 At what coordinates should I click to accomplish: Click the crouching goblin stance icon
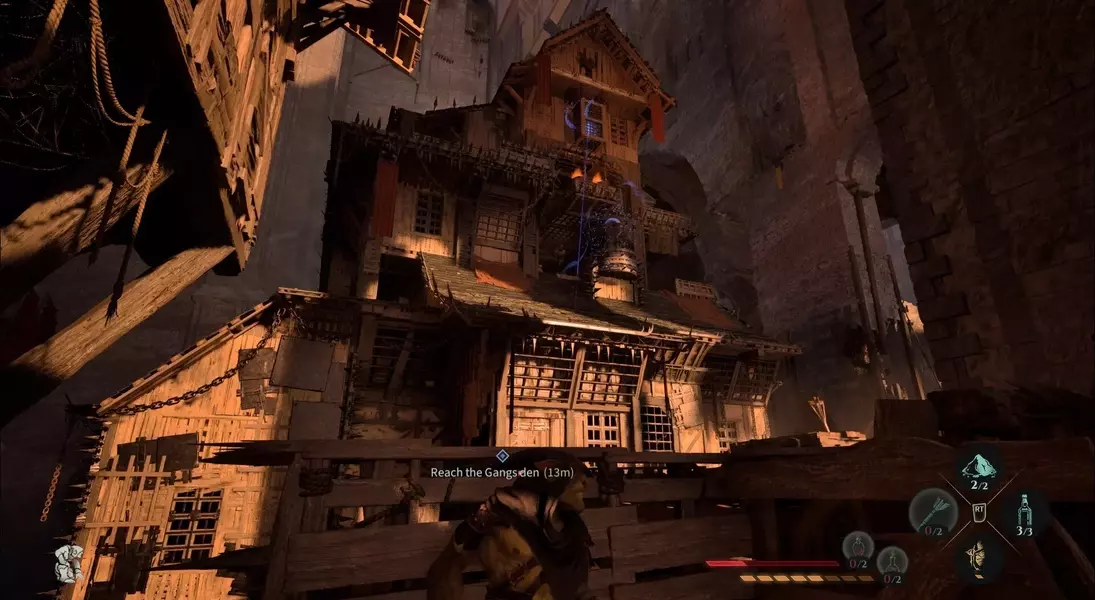click(x=68, y=563)
